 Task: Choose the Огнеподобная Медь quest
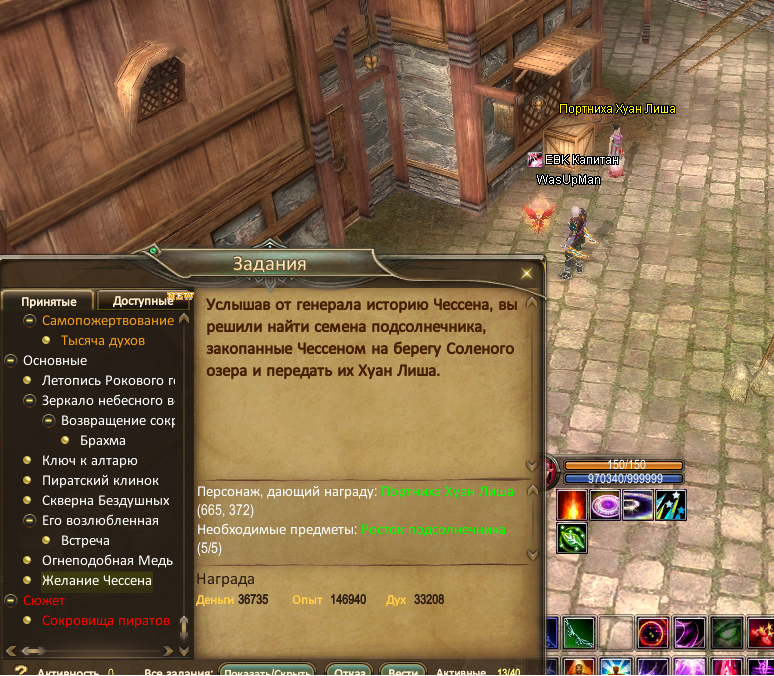point(107,560)
